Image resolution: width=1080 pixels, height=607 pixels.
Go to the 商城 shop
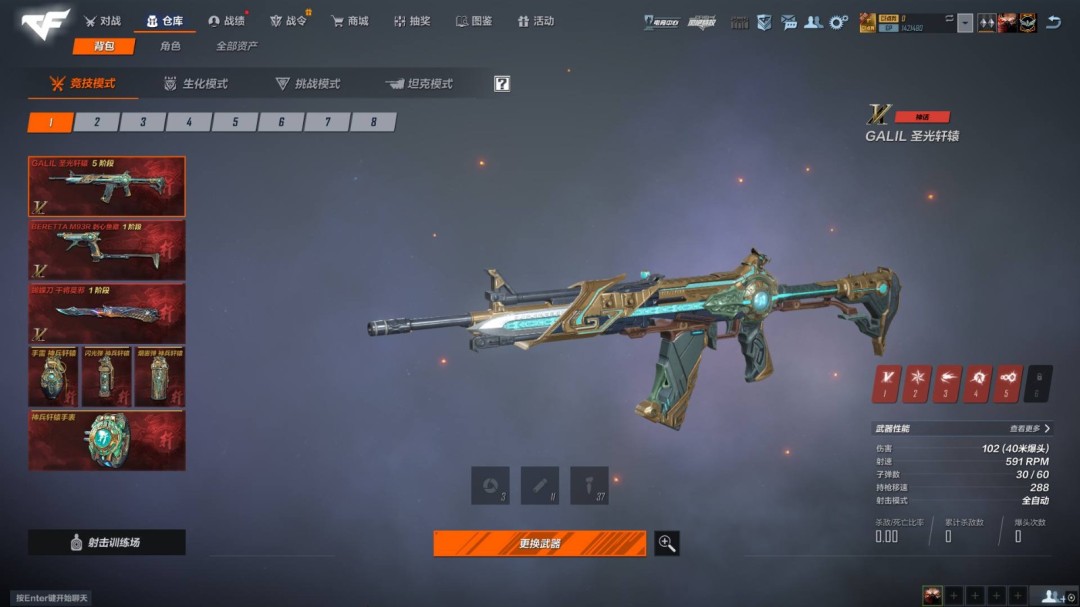pyautogui.click(x=350, y=21)
